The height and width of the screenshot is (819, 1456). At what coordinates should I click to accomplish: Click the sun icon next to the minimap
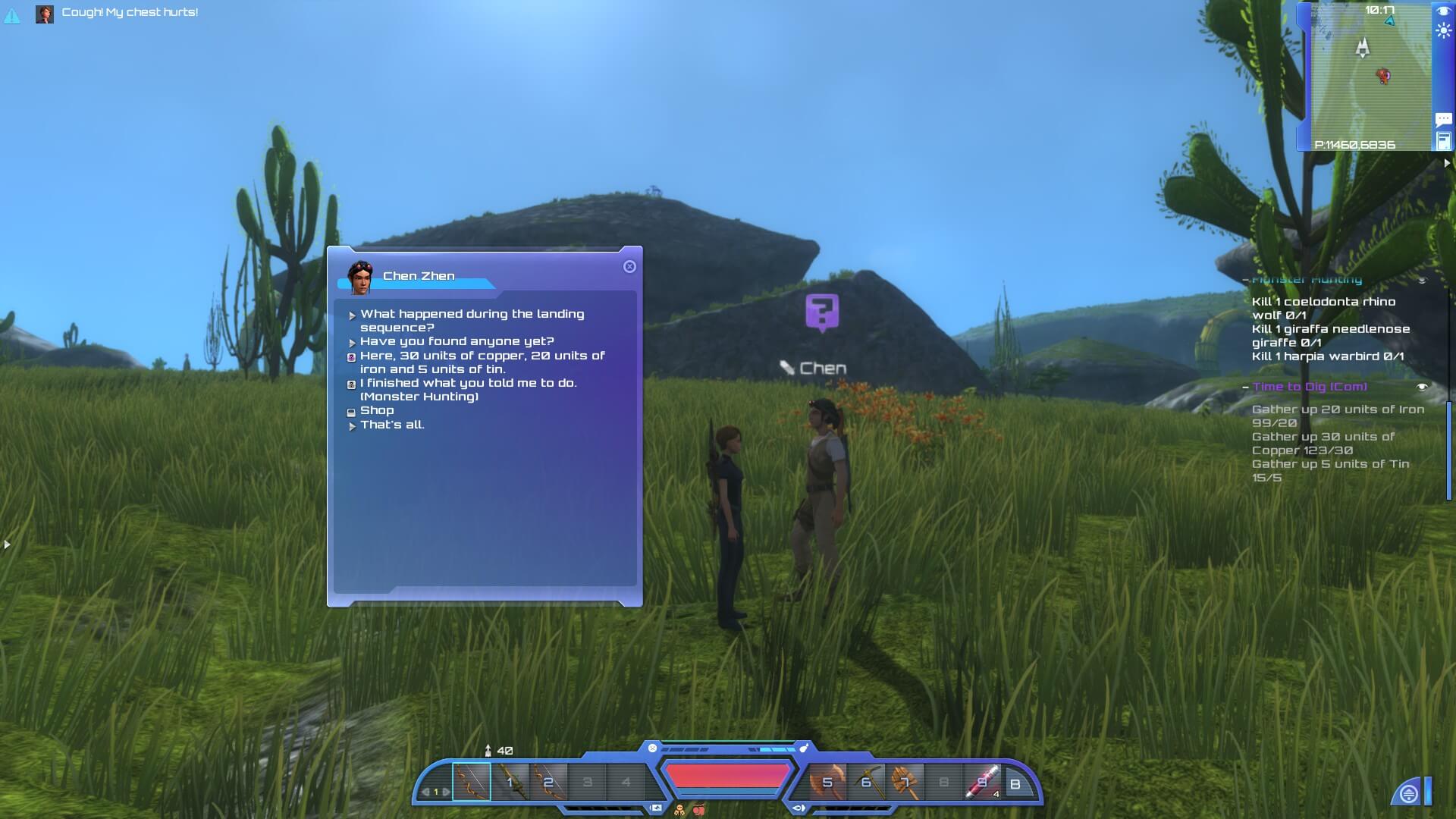1443,32
